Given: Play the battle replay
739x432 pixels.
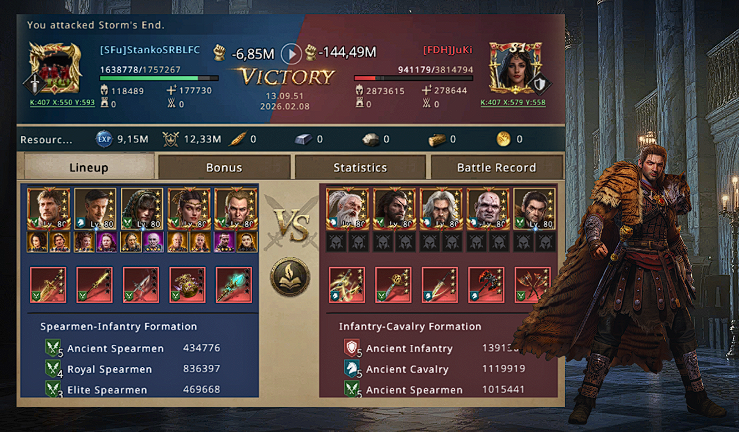Looking at the screenshot, I should tap(291, 53).
